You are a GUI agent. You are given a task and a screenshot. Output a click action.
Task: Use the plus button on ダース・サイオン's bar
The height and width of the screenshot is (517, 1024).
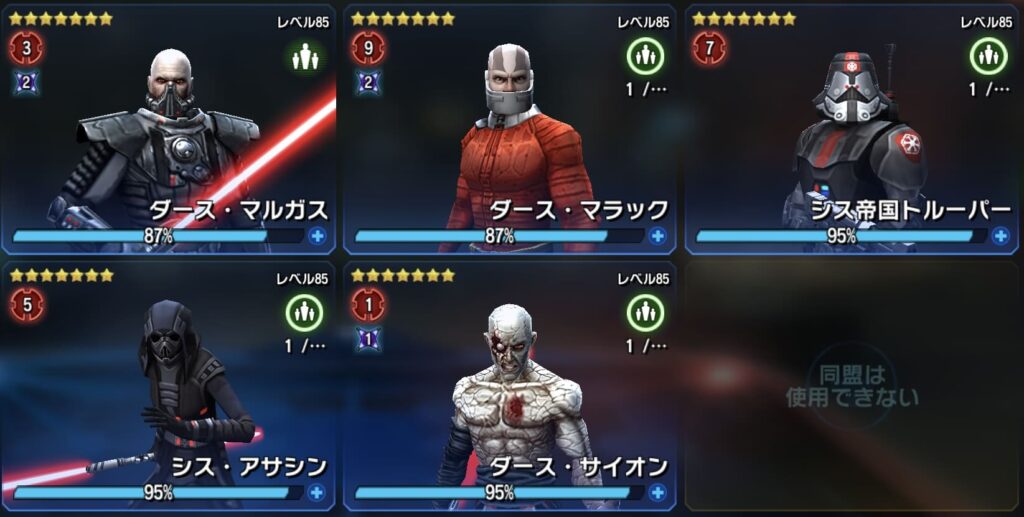pos(657,492)
